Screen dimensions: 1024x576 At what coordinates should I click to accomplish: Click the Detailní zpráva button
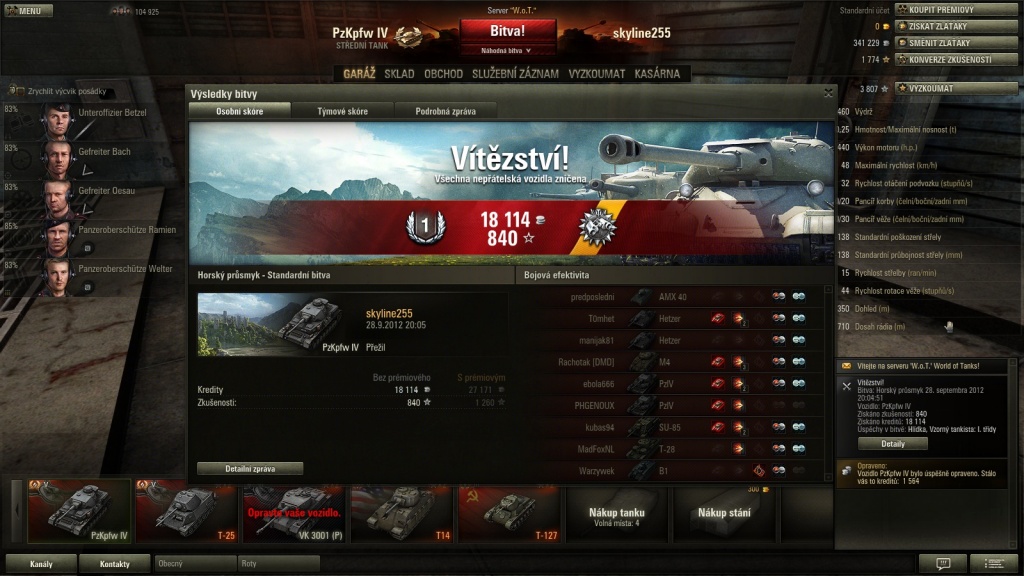[250, 468]
